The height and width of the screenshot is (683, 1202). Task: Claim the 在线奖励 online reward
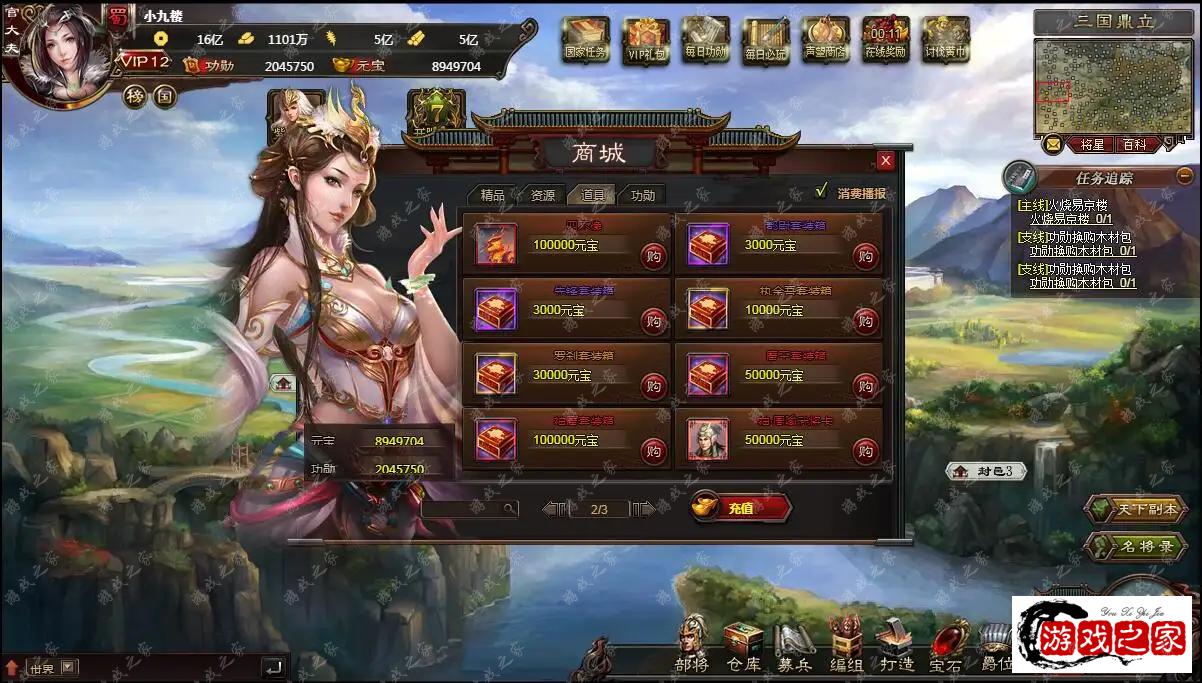[884, 40]
